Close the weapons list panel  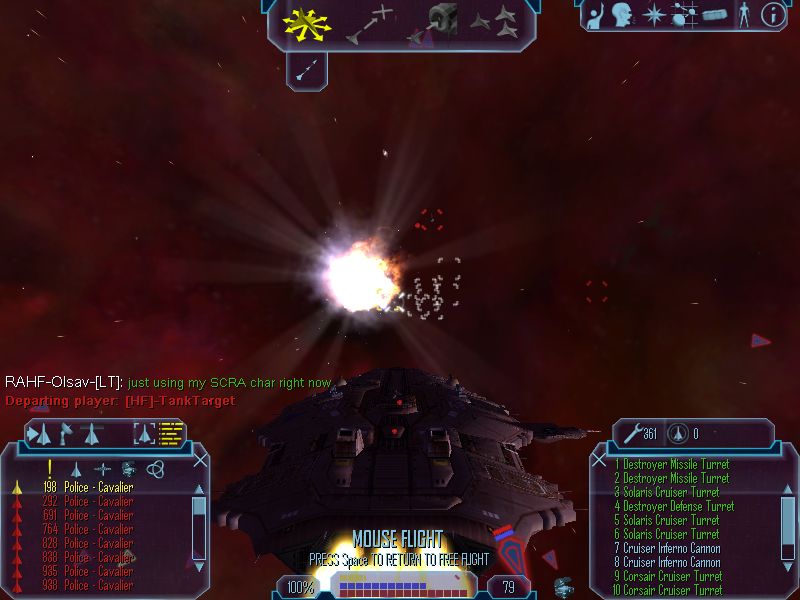599,460
